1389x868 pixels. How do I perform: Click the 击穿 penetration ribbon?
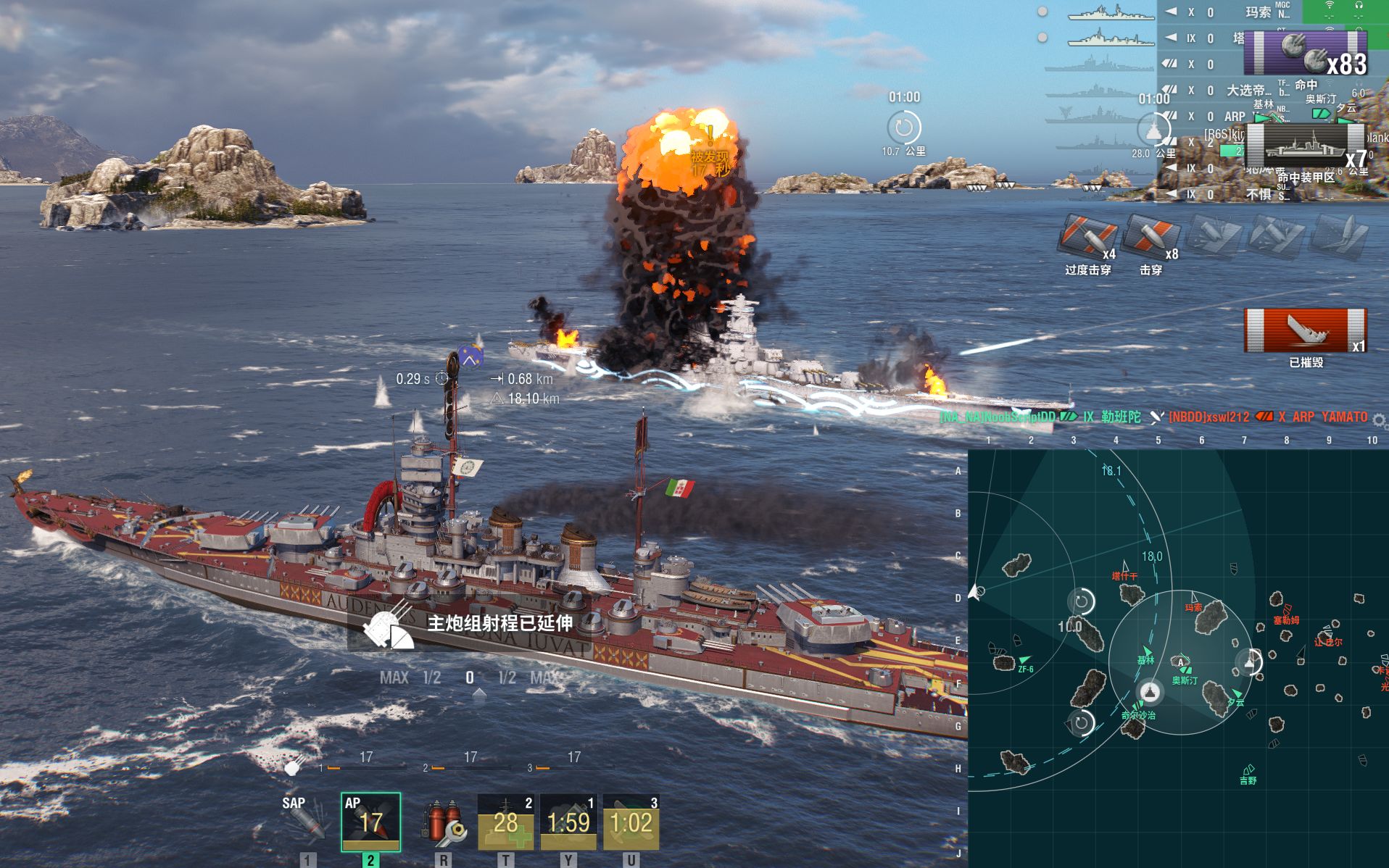pos(1150,238)
